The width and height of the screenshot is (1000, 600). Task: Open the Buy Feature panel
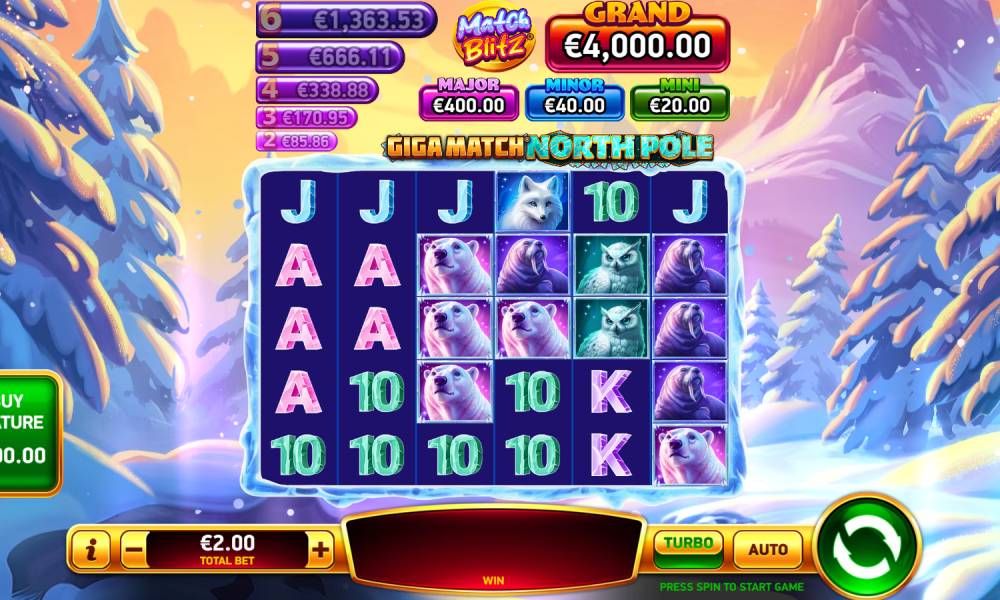[x=28, y=432]
